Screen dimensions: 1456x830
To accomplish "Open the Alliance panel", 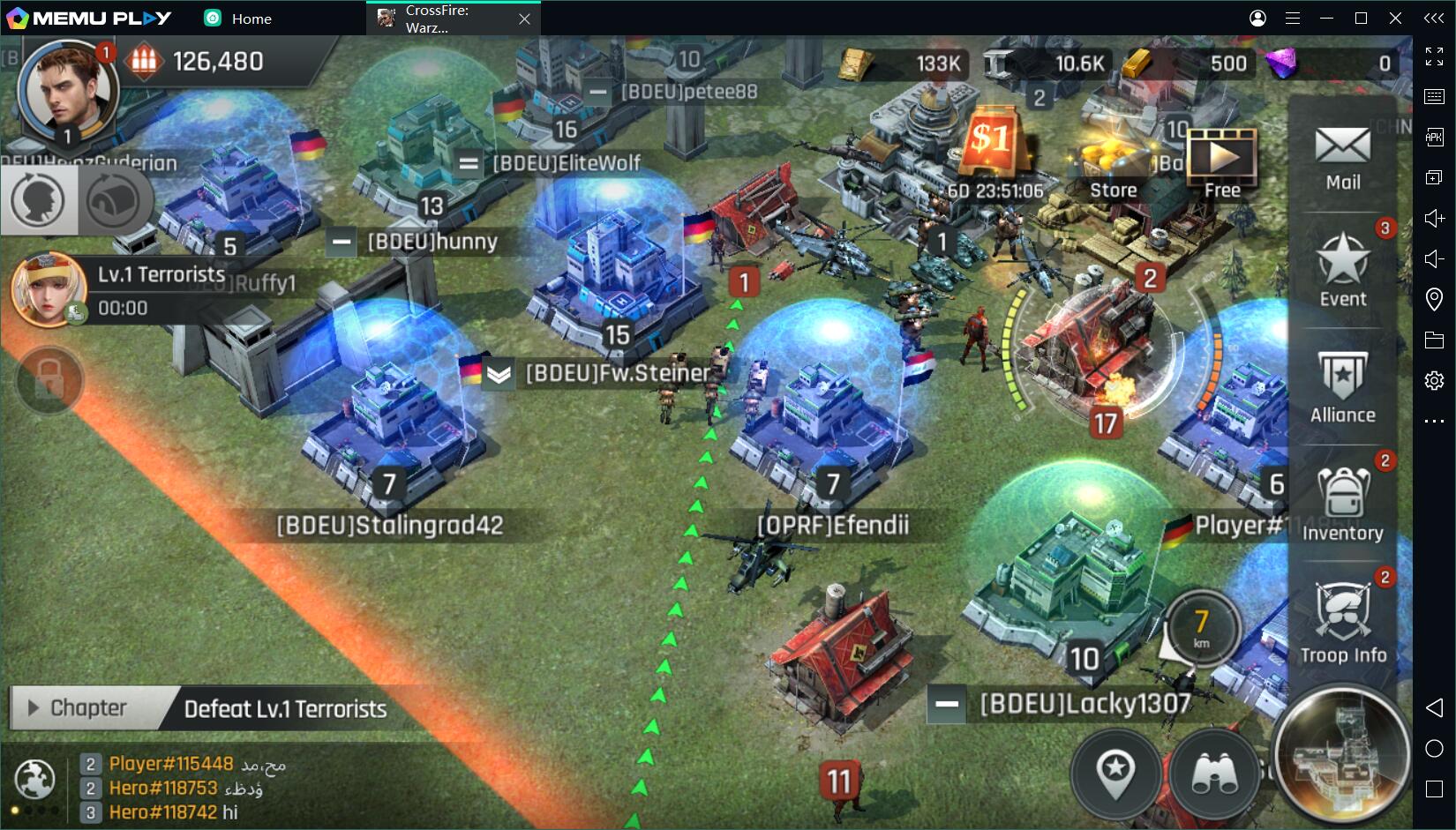I will [x=1342, y=386].
